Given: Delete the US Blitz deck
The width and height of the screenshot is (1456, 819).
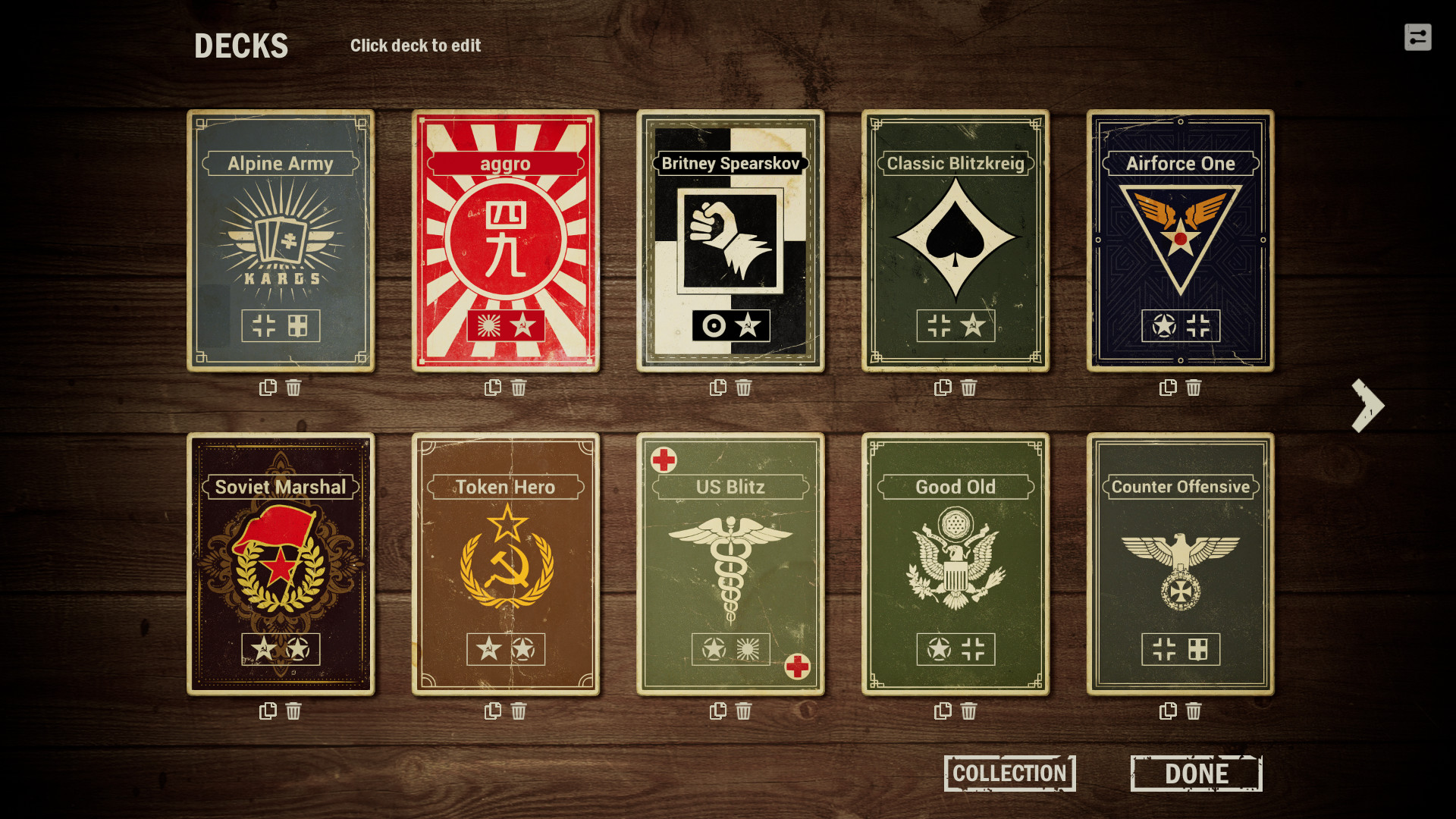Looking at the screenshot, I should 744,711.
